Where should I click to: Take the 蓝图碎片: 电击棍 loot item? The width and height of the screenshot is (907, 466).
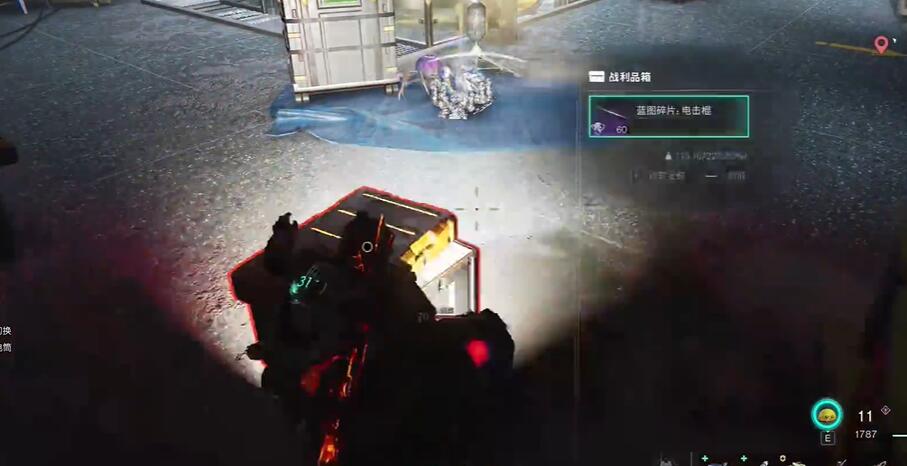point(668,116)
